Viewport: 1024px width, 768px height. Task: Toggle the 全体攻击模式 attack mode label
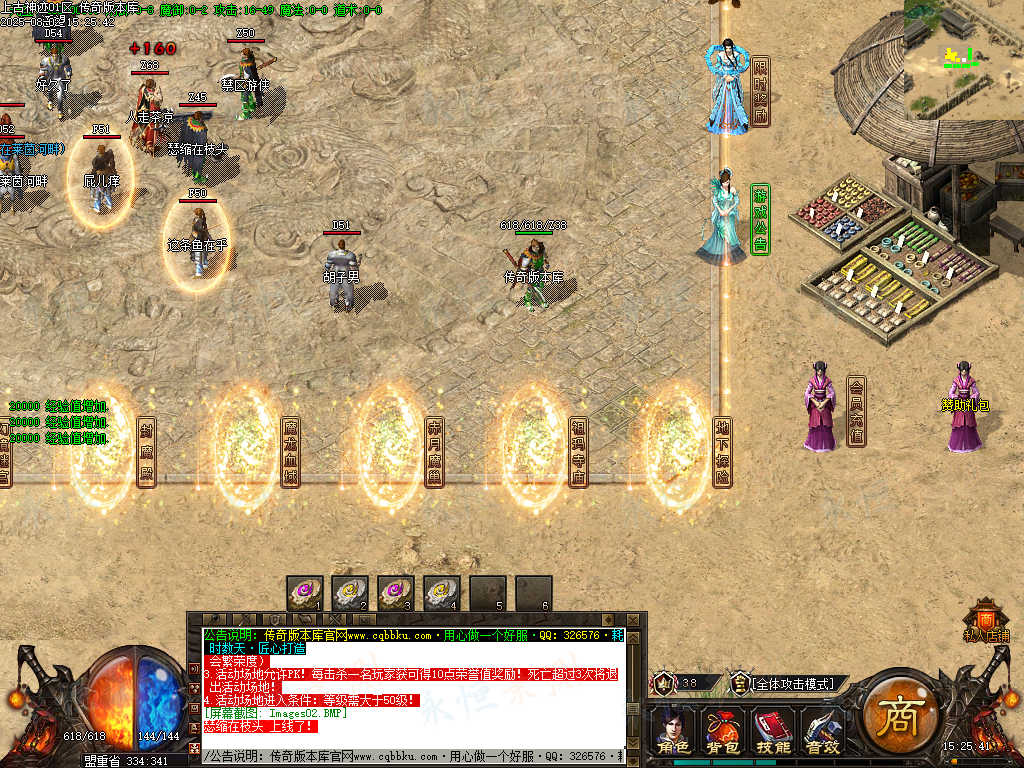(x=792, y=684)
